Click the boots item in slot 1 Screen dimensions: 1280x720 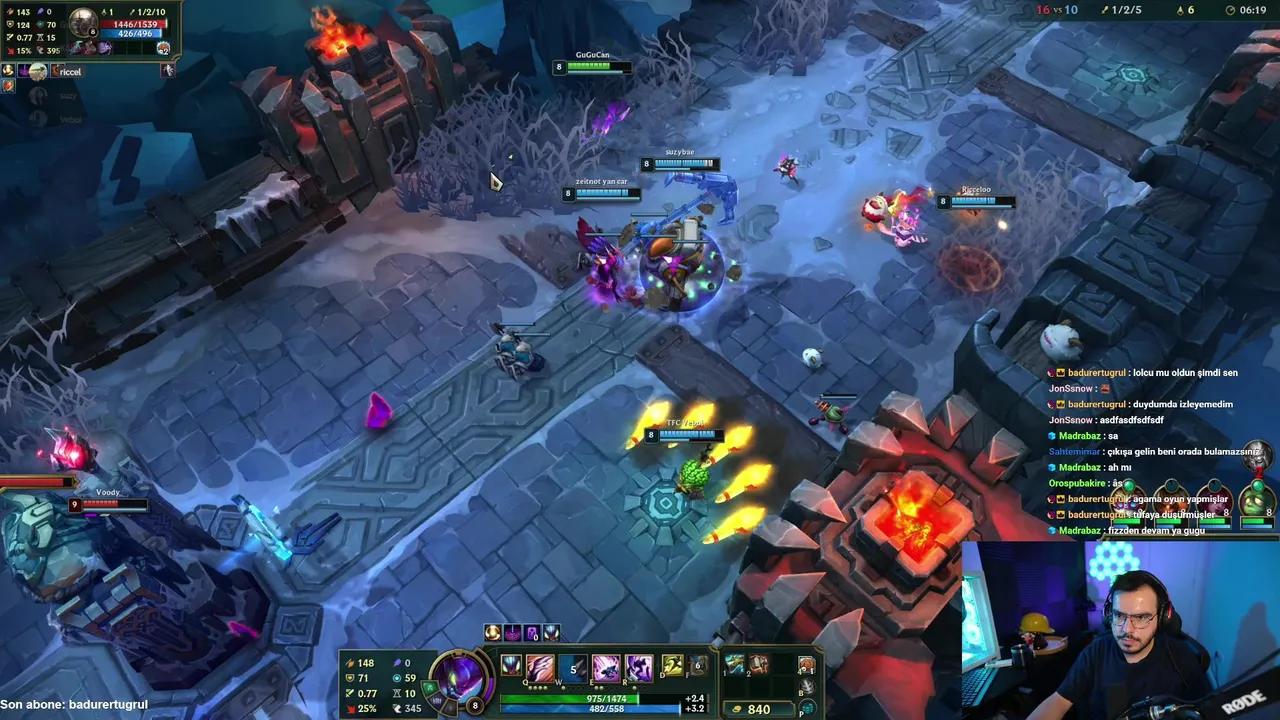[x=734, y=665]
